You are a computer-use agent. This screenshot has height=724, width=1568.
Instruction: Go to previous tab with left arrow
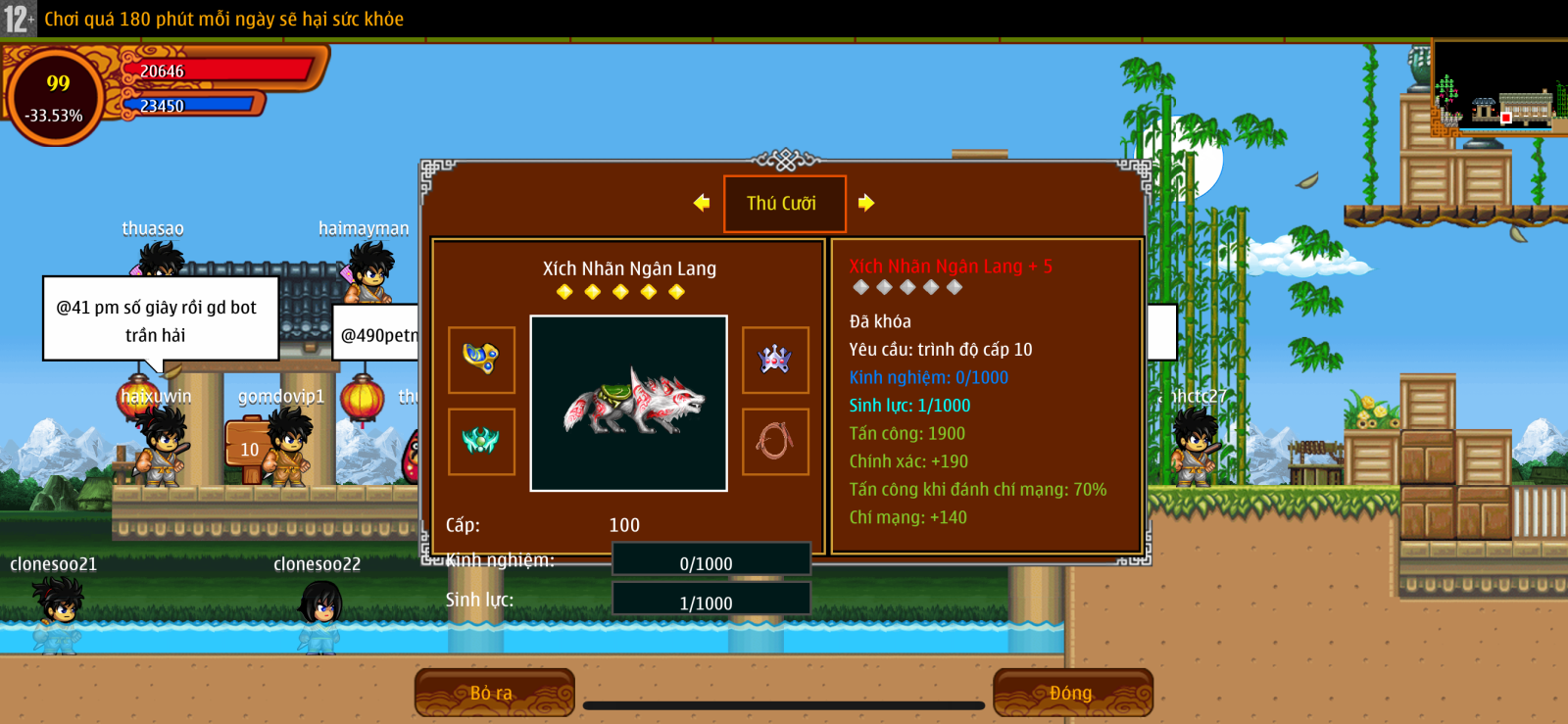702,203
